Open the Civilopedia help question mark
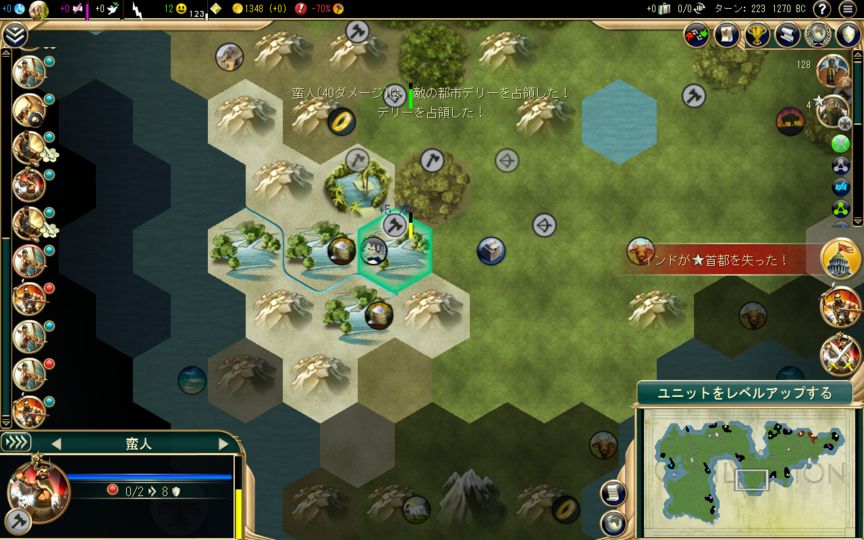This screenshot has height=540, width=864. [821, 9]
